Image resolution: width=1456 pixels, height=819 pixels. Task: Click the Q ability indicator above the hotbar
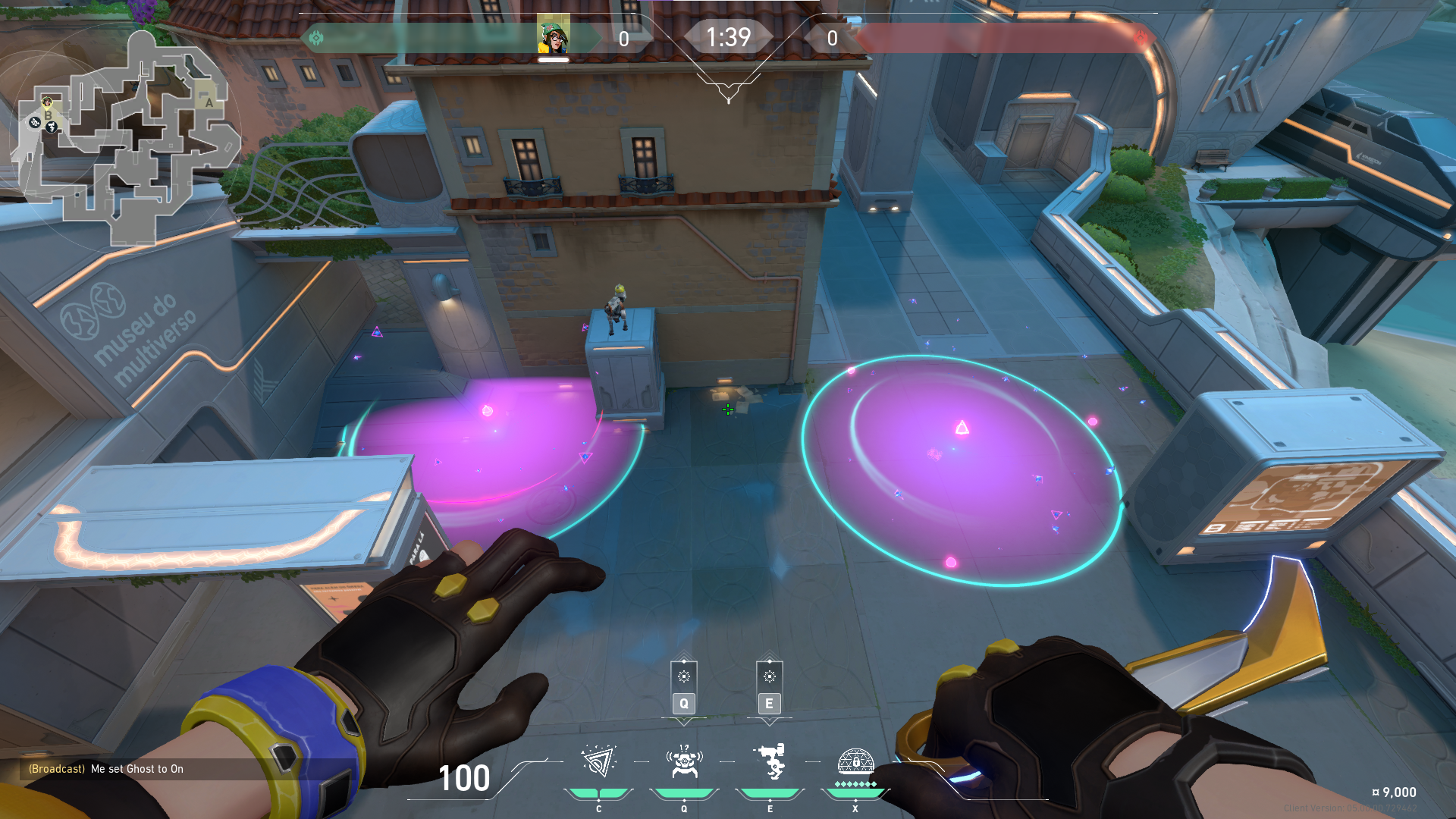pyautogui.click(x=683, y=689)
